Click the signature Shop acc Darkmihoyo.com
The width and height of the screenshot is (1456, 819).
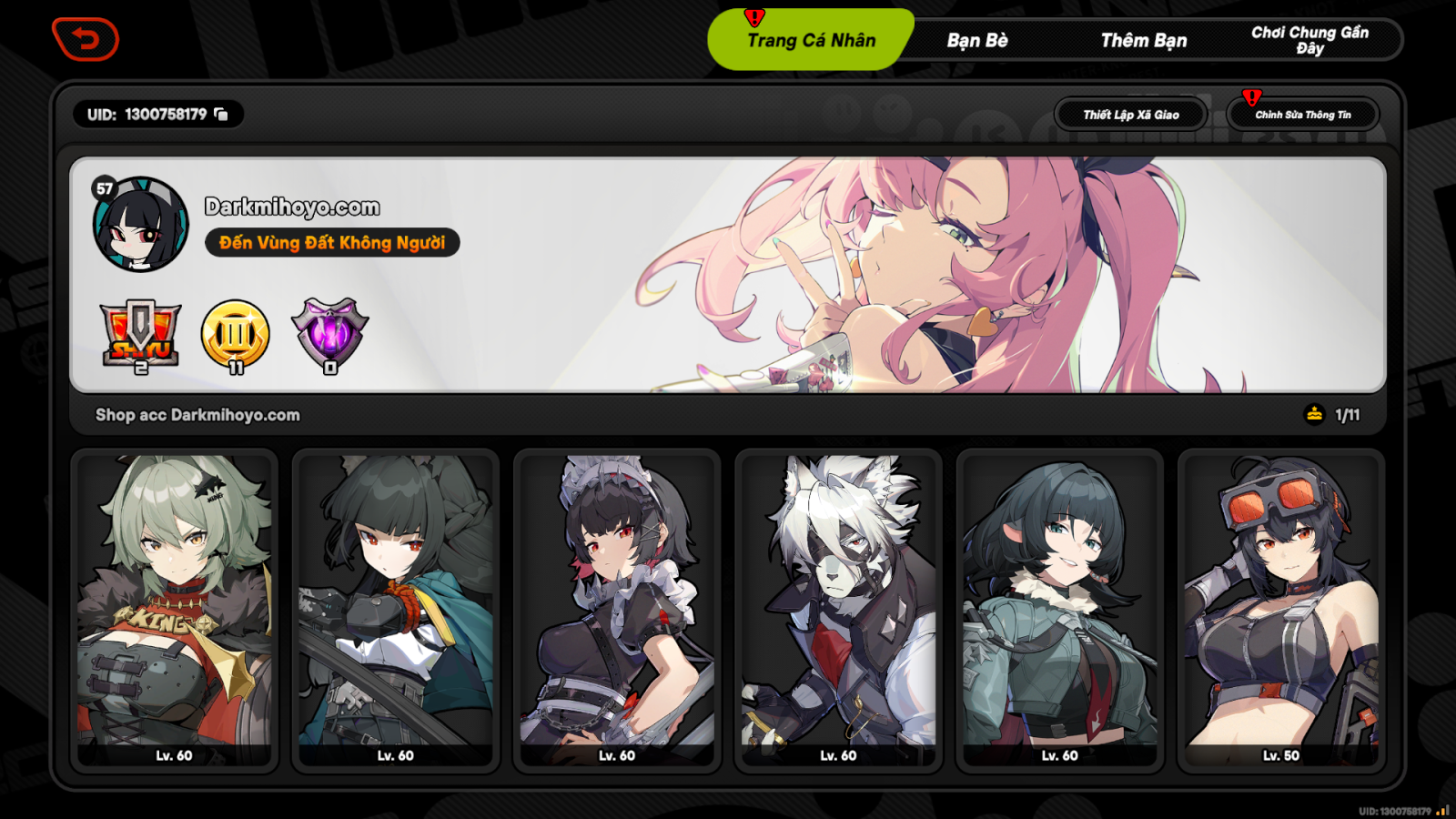click(198, 414)
